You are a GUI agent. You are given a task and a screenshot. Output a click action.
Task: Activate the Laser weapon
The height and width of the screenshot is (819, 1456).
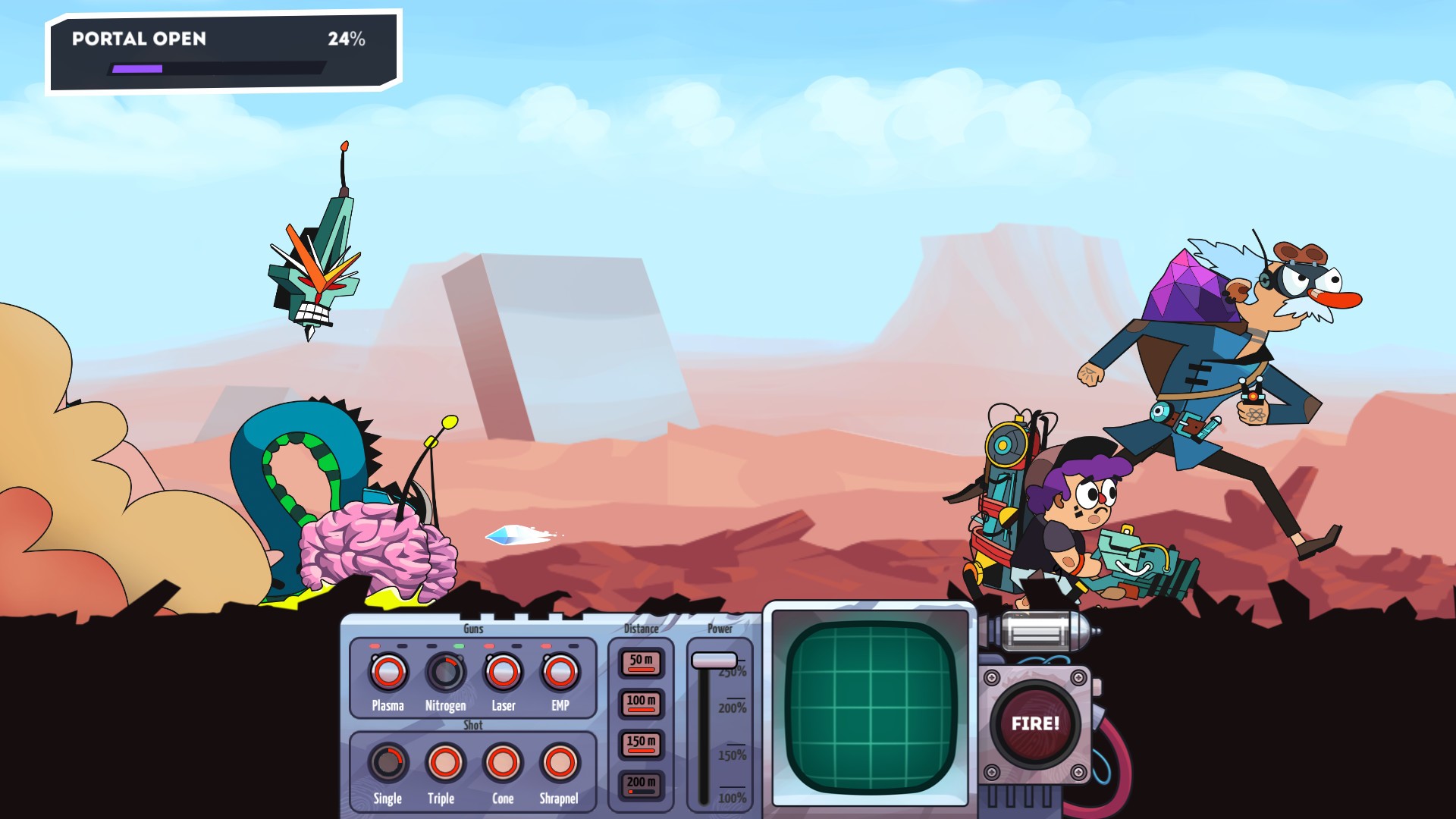pyautogui.click(x=502, y=673)
